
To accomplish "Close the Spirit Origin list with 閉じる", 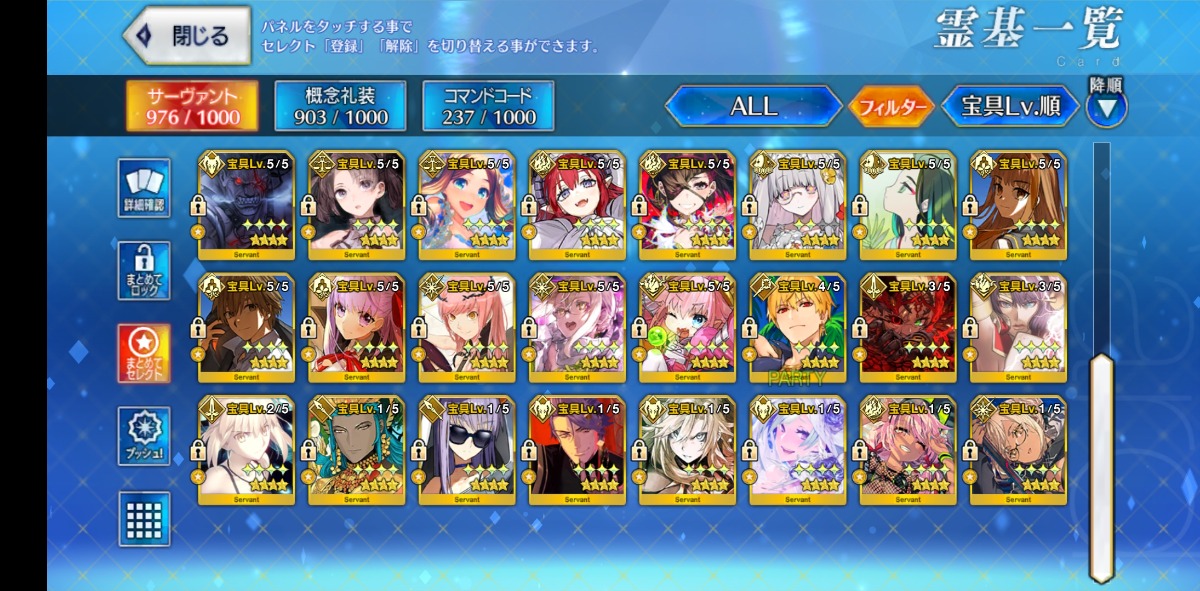I will click(187, 36).
